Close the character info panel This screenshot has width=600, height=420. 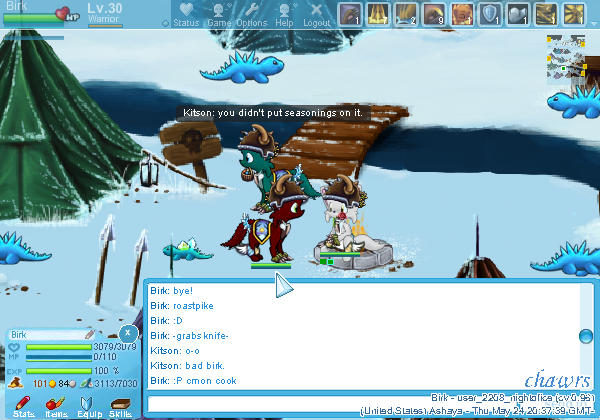click(x=128, y=333)
